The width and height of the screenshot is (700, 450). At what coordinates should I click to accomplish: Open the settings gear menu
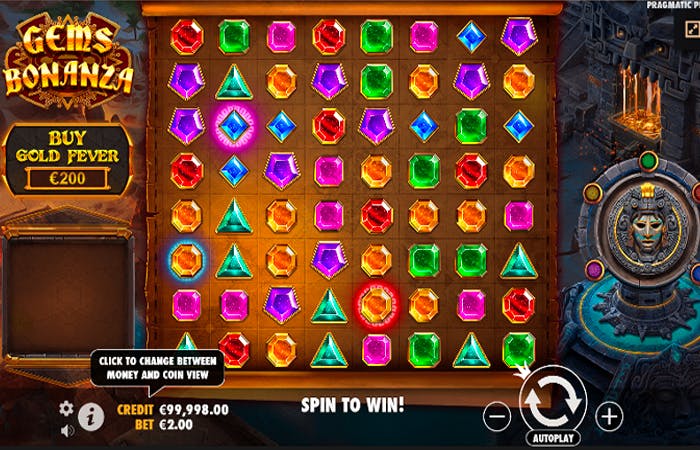click(x=67, y=408)
